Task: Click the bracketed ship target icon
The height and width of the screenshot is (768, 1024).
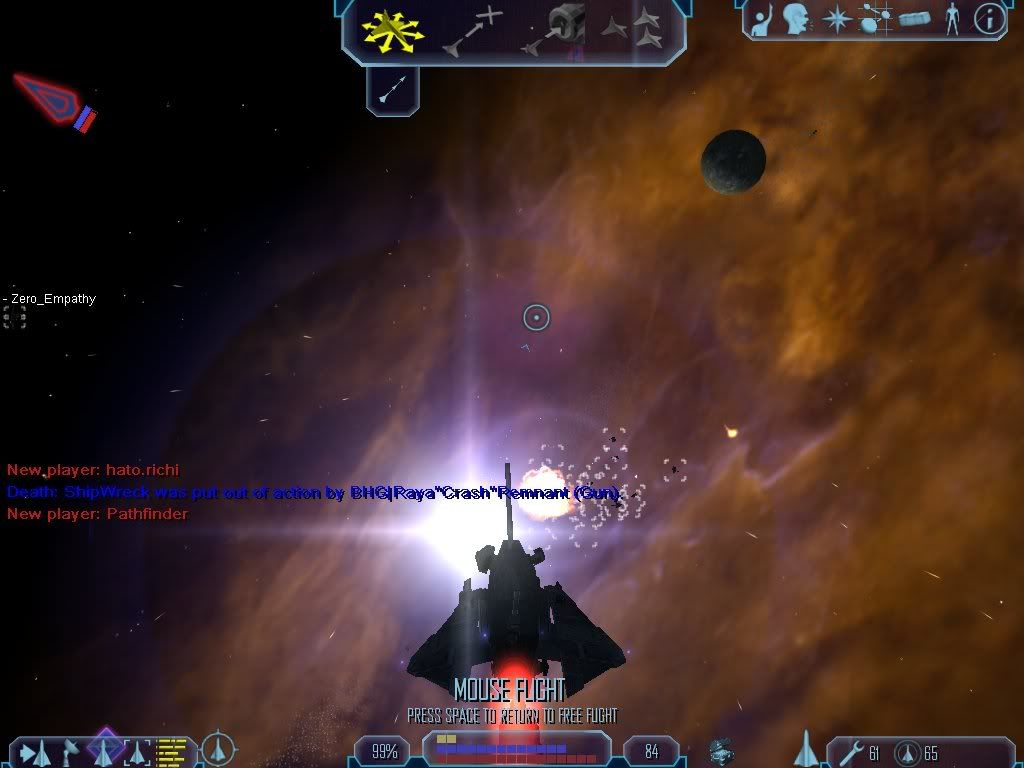Action: tap(137, 752)
